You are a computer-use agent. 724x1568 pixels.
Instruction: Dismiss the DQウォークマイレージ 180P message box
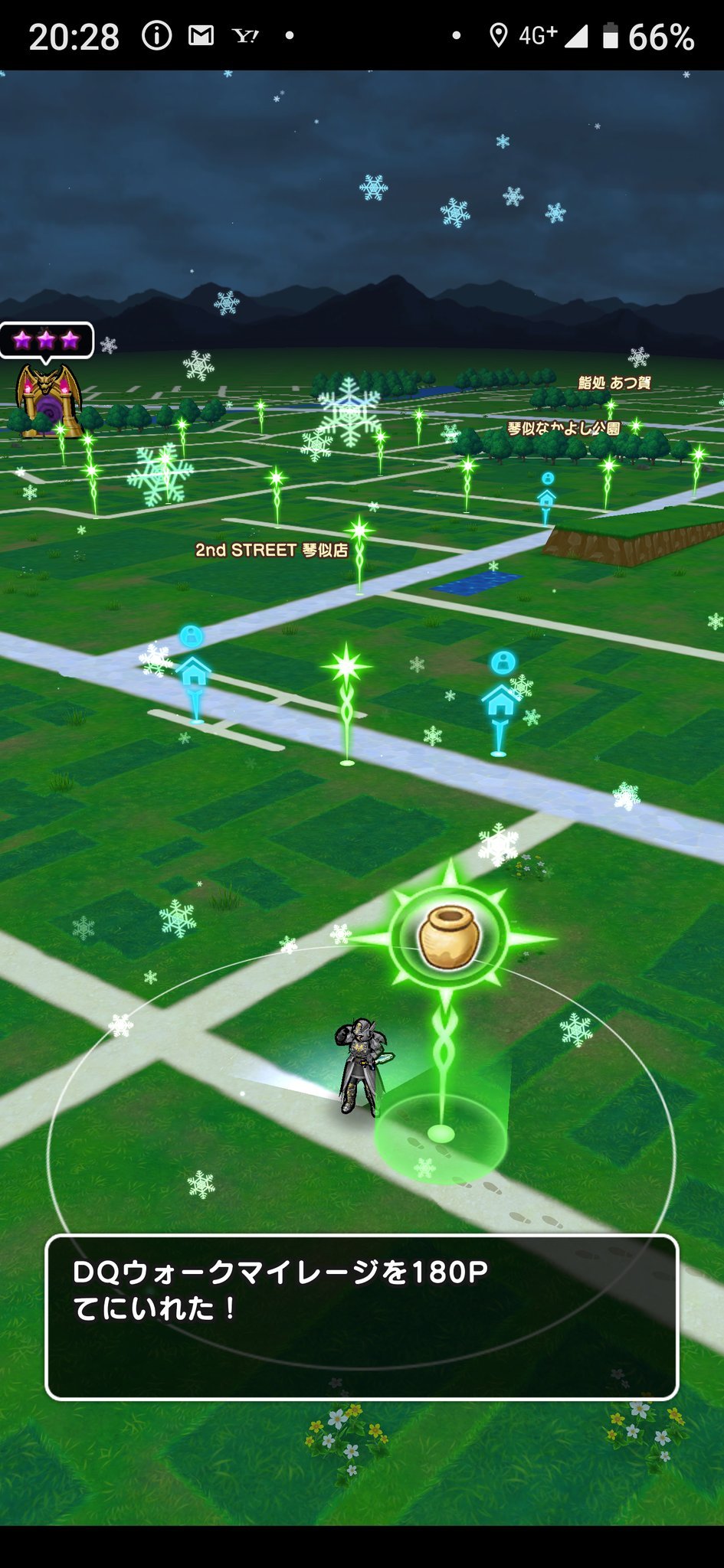pyautogui.click(x=362, y=1317)
